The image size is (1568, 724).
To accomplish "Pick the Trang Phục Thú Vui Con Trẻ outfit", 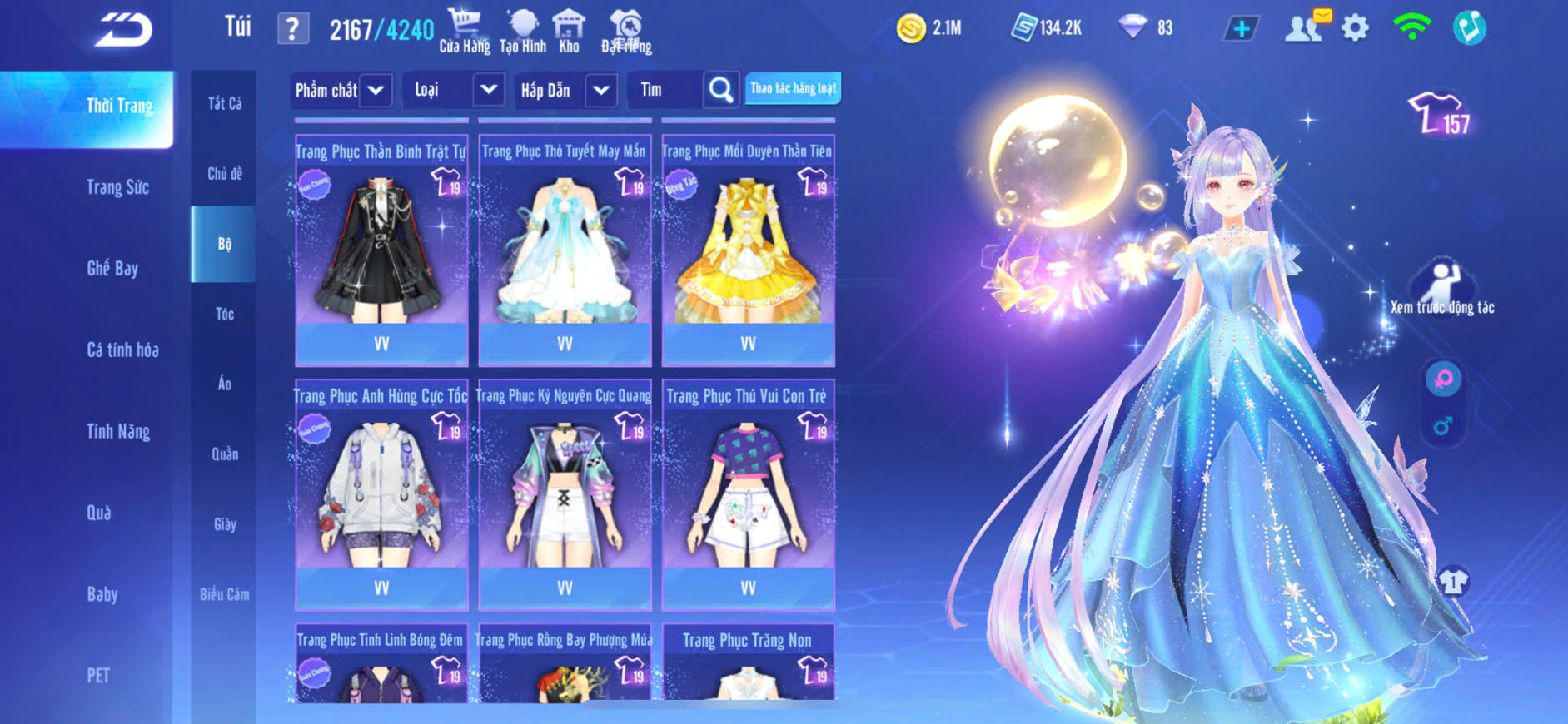I will (748, 494).
